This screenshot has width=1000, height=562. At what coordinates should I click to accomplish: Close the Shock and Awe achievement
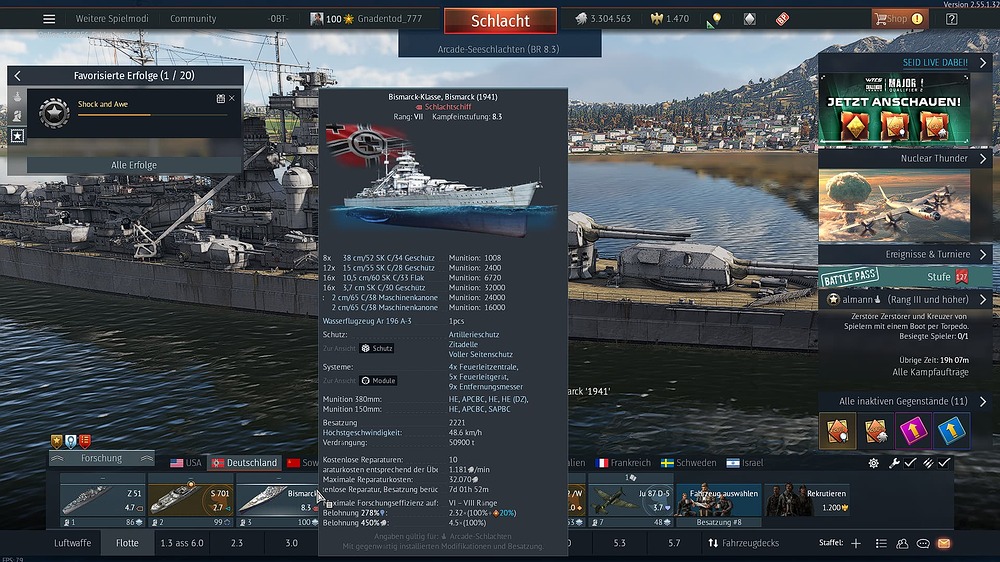click(232, 98)
